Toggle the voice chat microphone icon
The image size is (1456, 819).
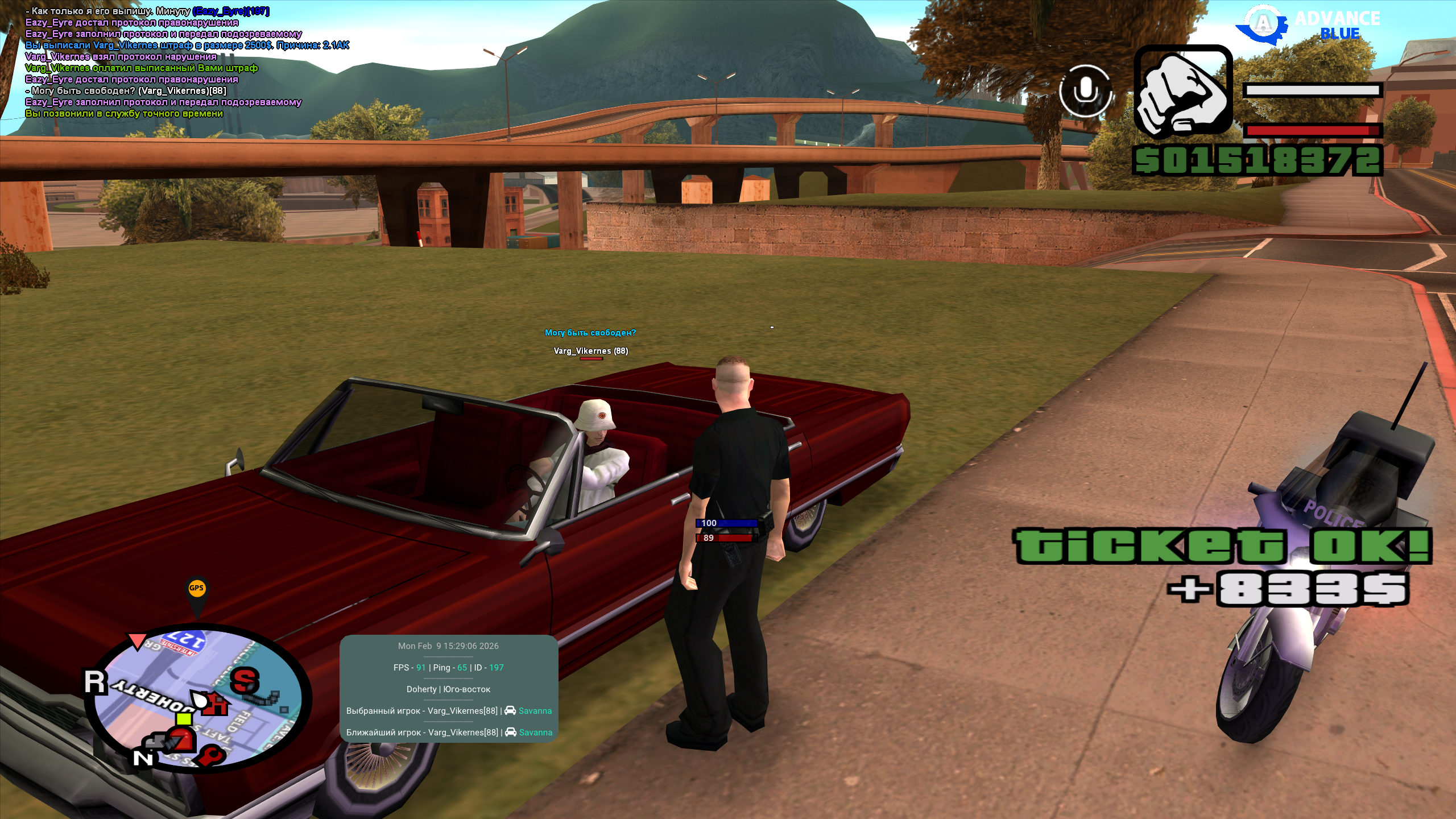(1085, 91)
